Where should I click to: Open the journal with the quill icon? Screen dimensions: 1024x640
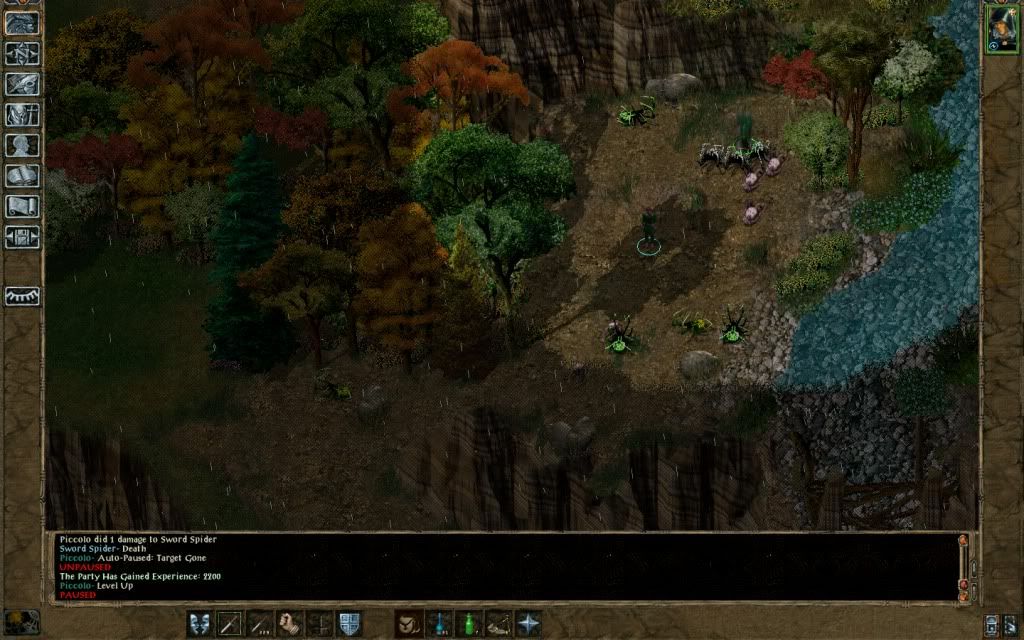coord(22,85)
